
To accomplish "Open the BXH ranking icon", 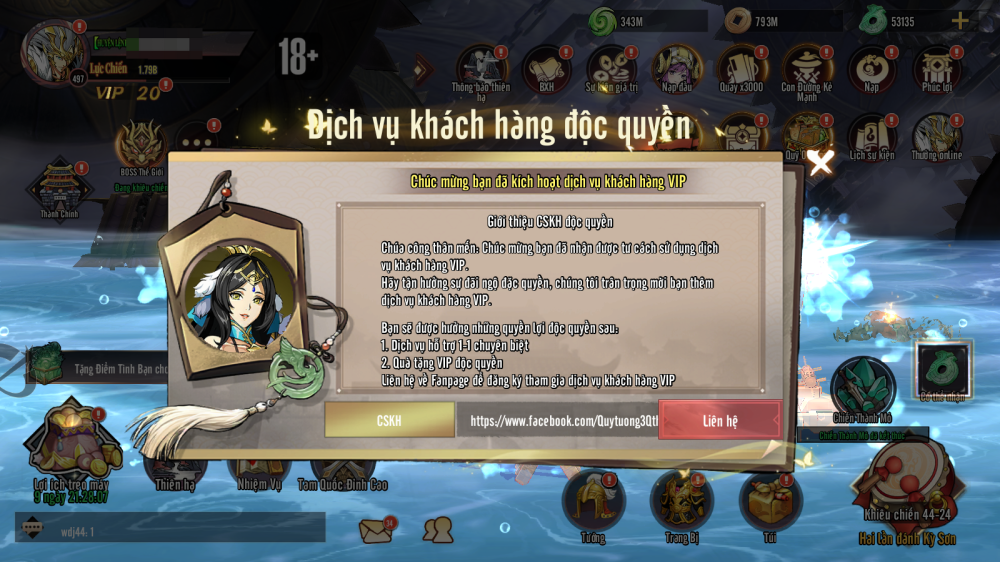I will point(547,68).
